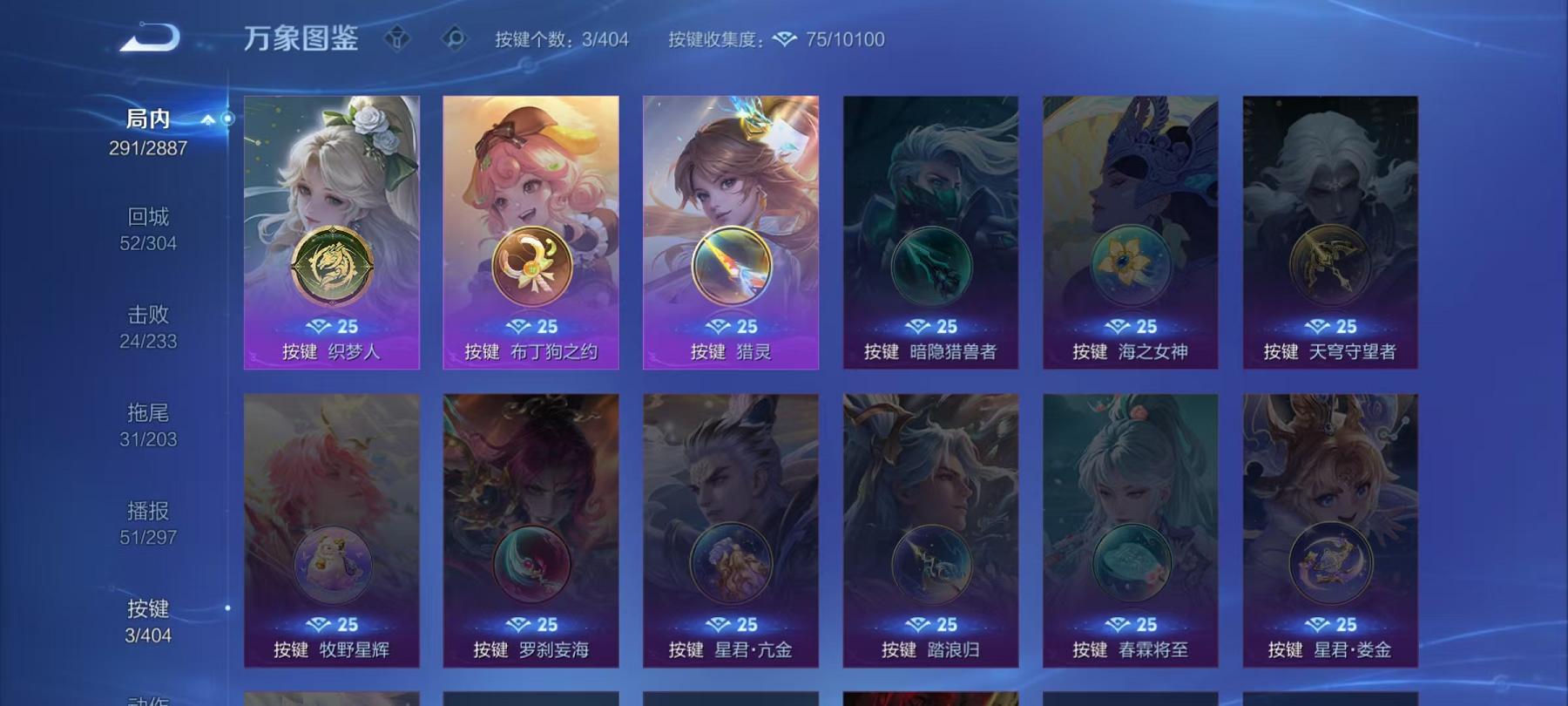This screenshot has height=706, width=1568.
Task: Click the paw emblem on the 布丁狗之约 card
Action: [532, 264]
